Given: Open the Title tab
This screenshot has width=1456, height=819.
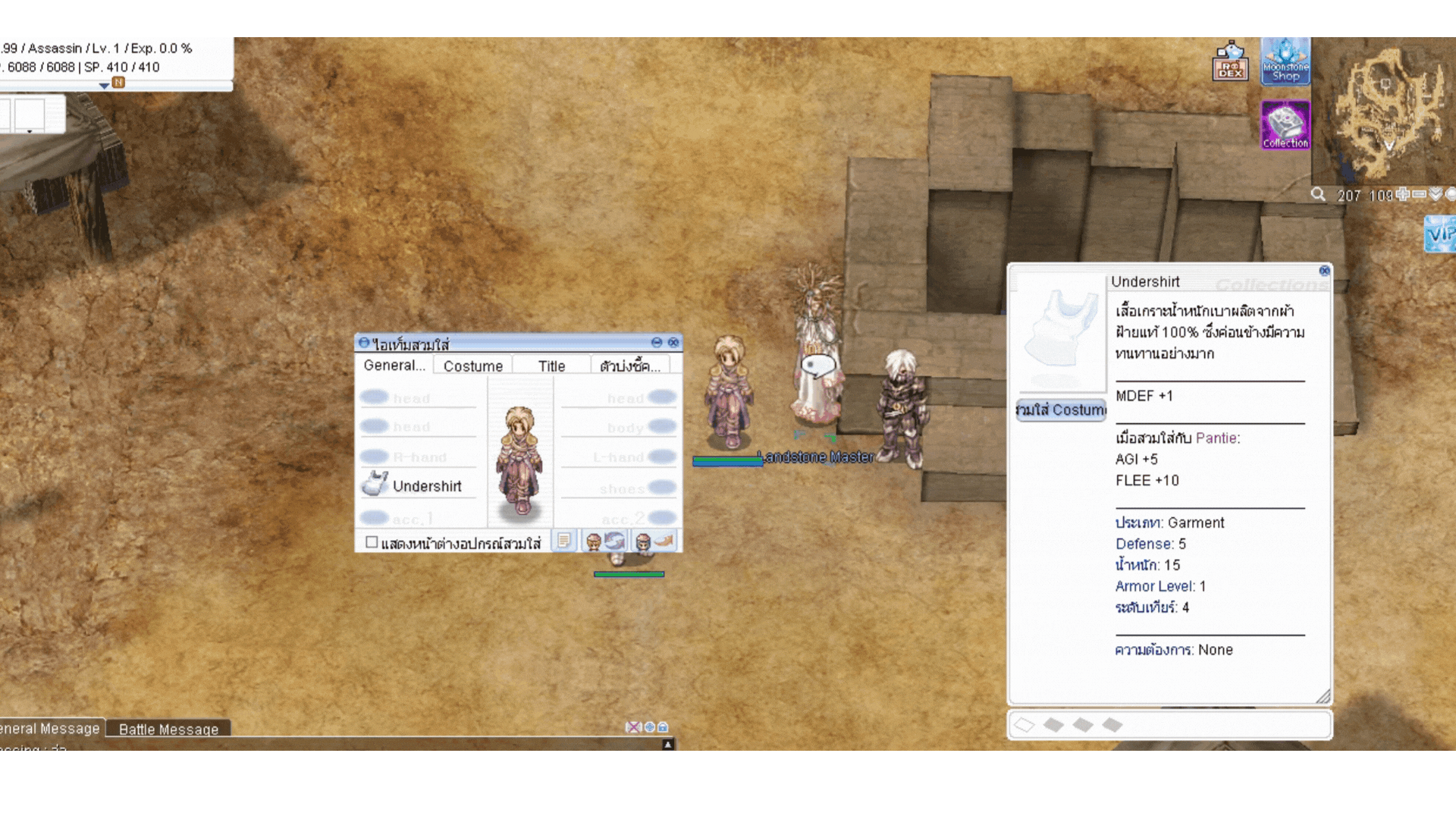Looking at the screenshot, I should [x=551, y=366].
